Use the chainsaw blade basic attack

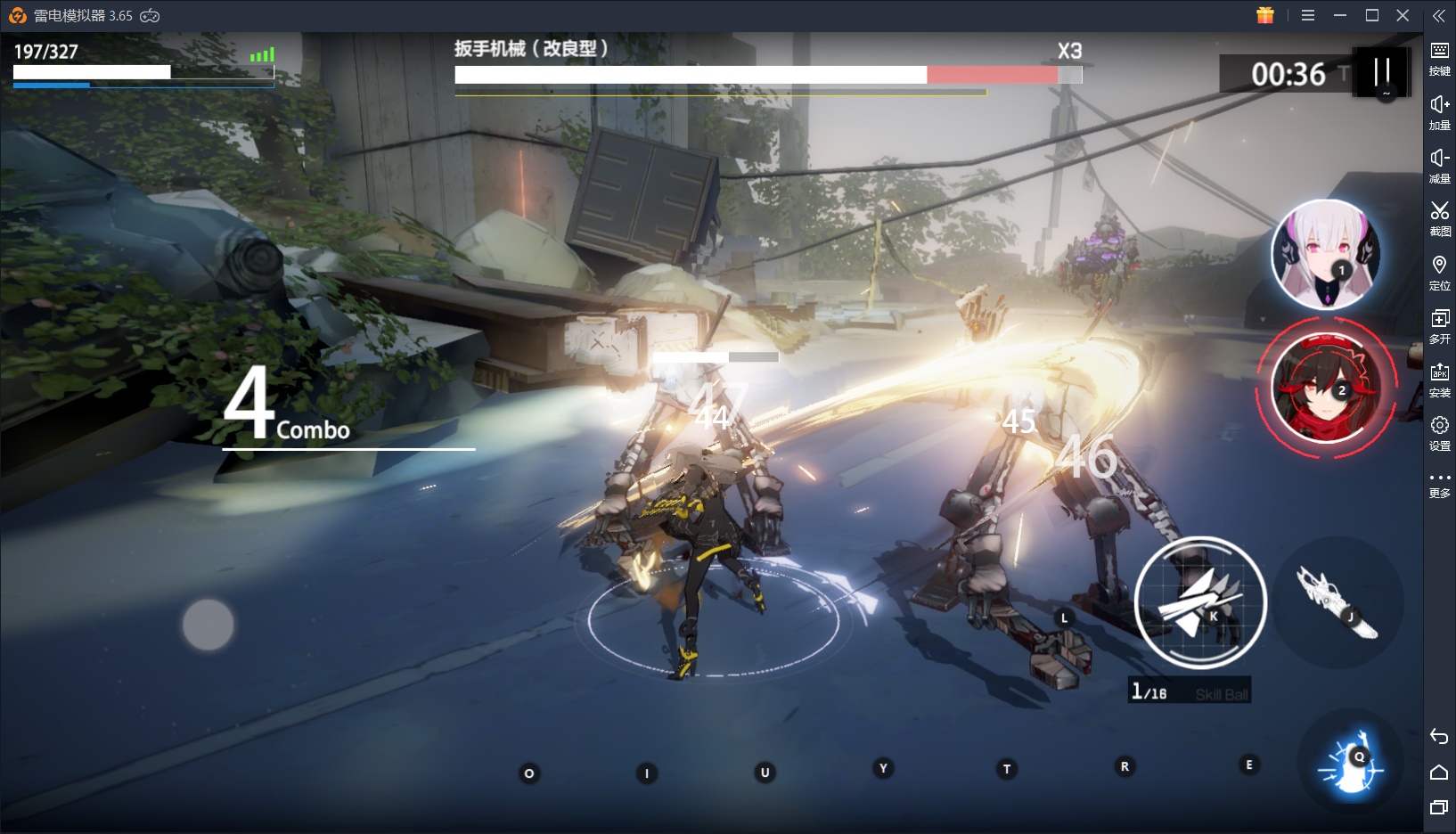1337,602
